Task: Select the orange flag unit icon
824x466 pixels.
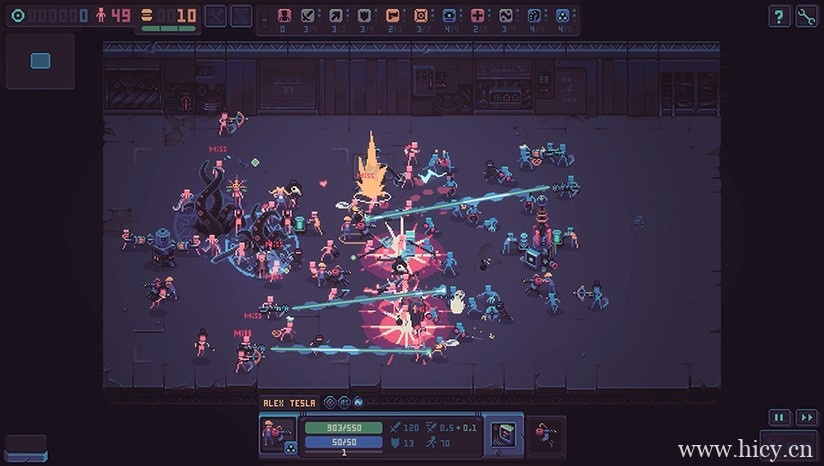Action: (392, 16)
